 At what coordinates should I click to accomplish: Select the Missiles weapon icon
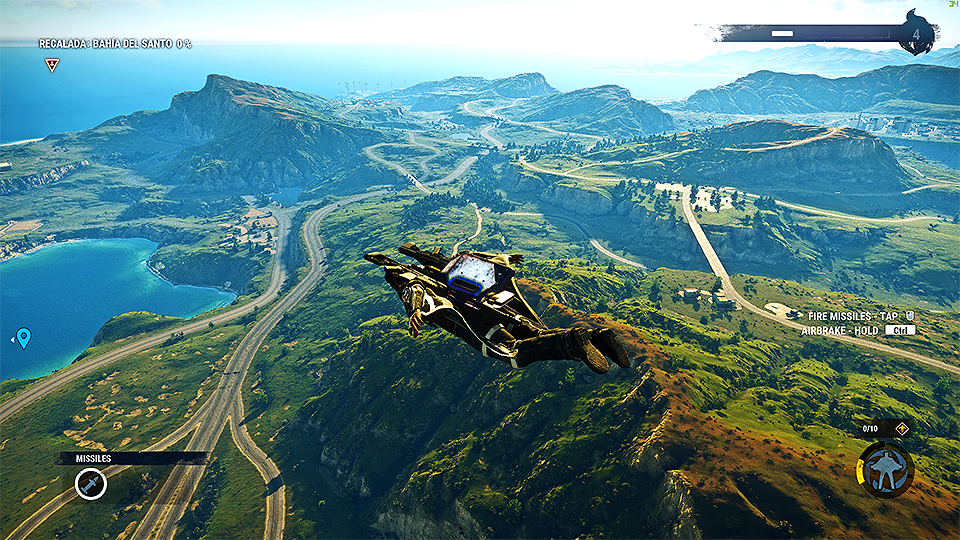click(x=91, y=485)
